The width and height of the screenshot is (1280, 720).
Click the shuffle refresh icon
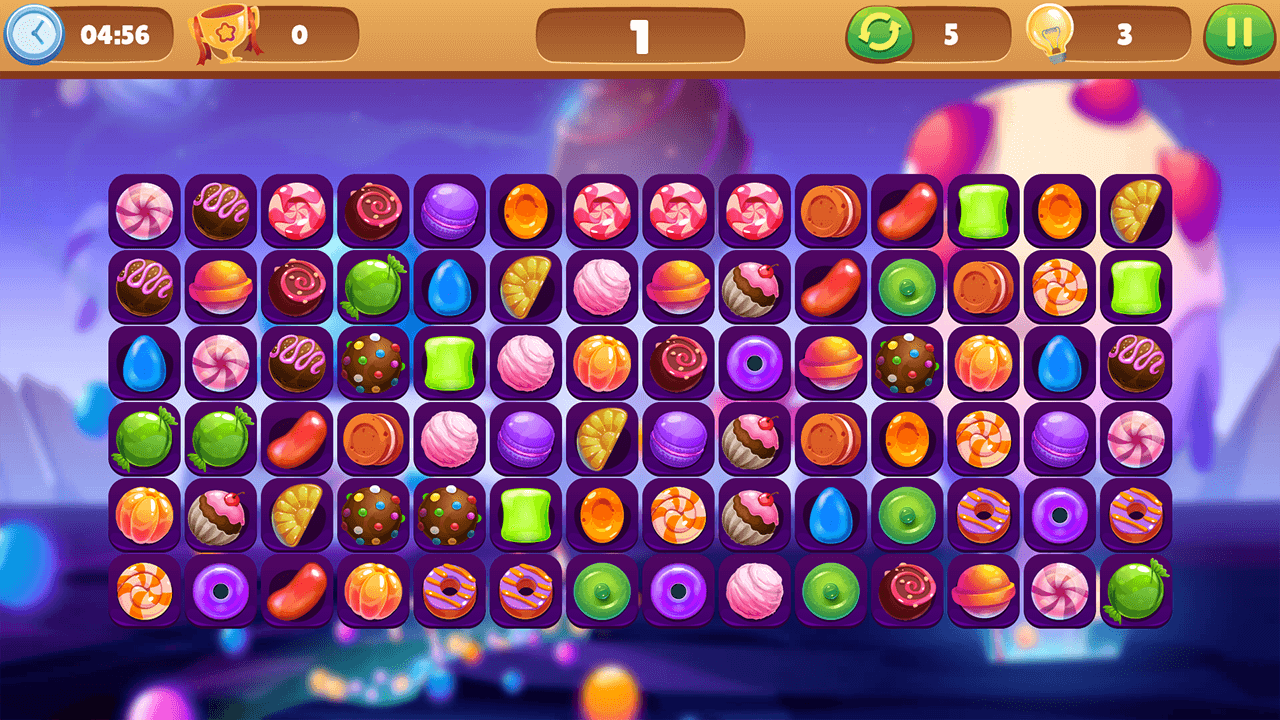pos(878,36)
